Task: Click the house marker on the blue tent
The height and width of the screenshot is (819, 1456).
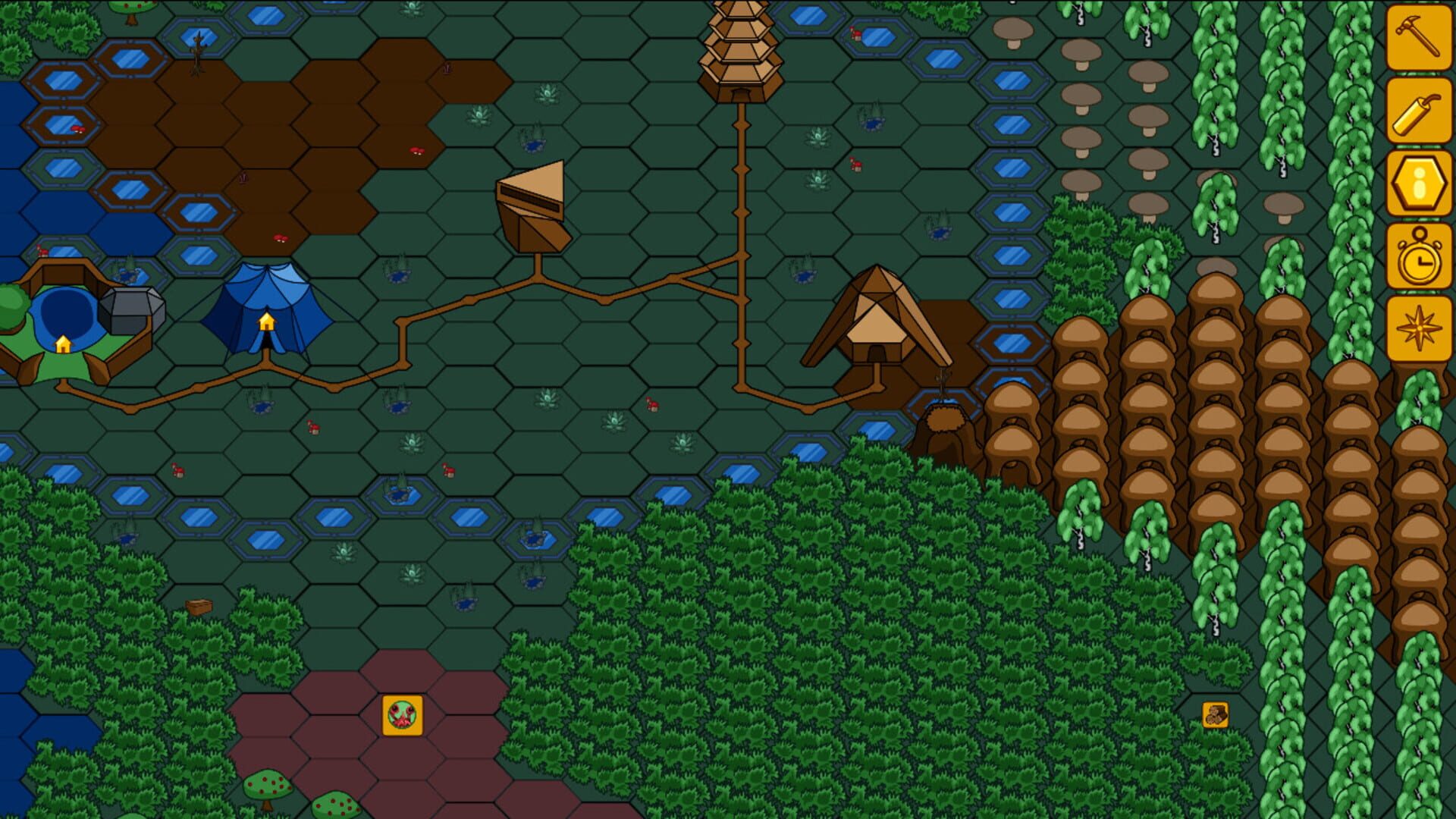Action: 267,322
